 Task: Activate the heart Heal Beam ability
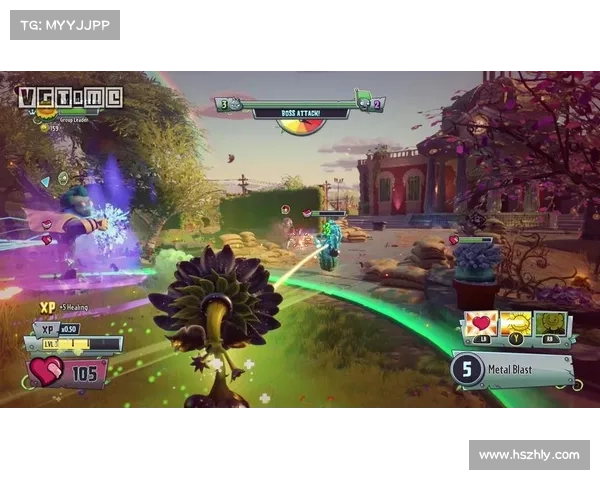point(480,325)
